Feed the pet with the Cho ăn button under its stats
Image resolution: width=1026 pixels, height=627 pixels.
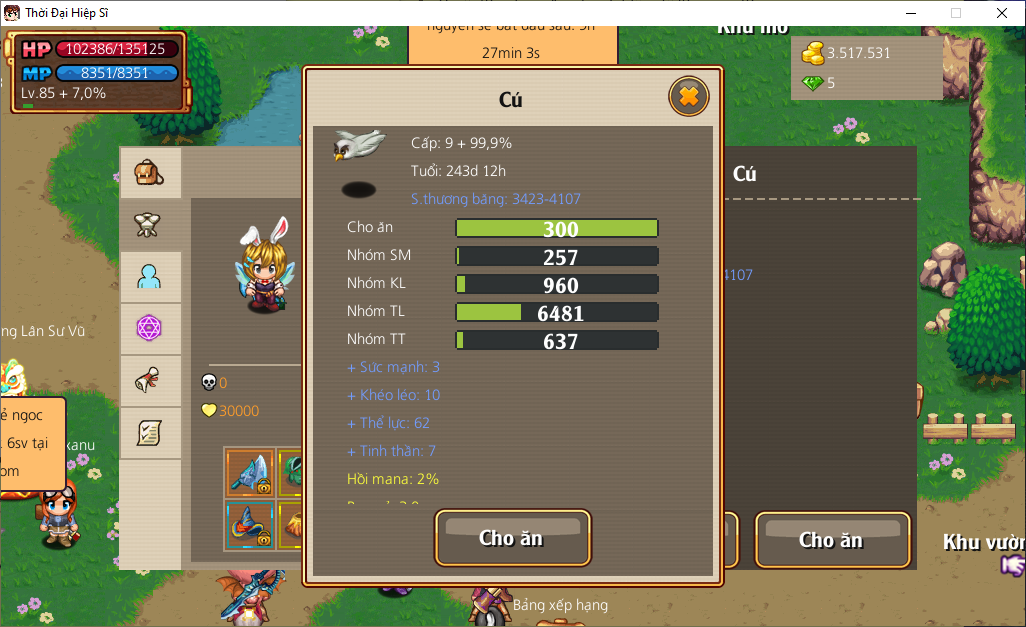tap(512, 538)
